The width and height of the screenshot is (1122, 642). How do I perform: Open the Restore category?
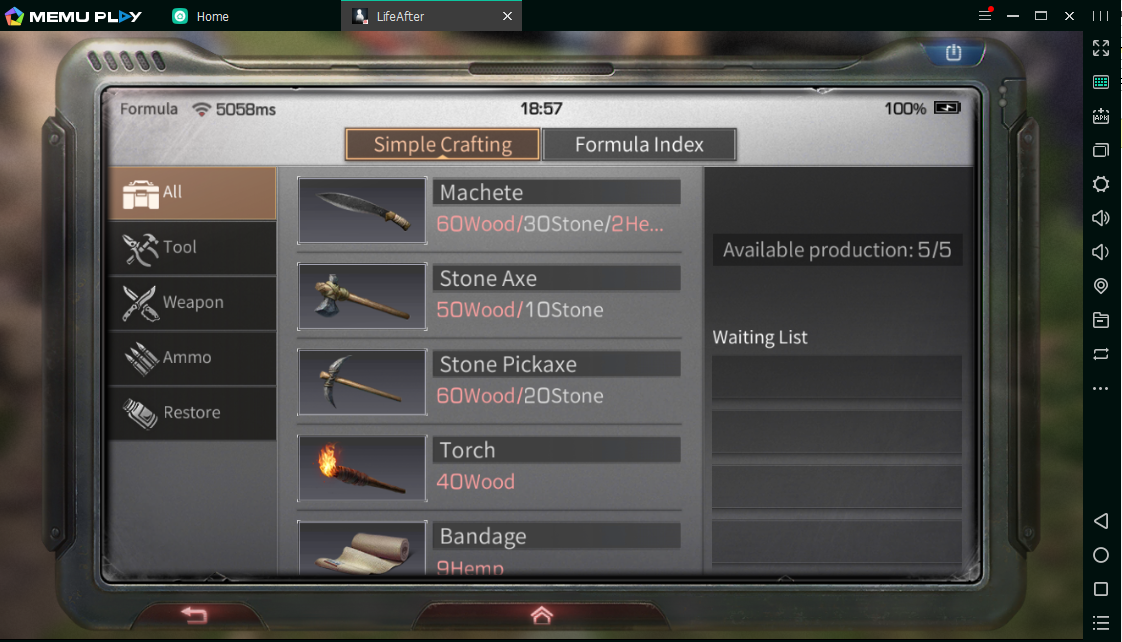coord(192,413)
